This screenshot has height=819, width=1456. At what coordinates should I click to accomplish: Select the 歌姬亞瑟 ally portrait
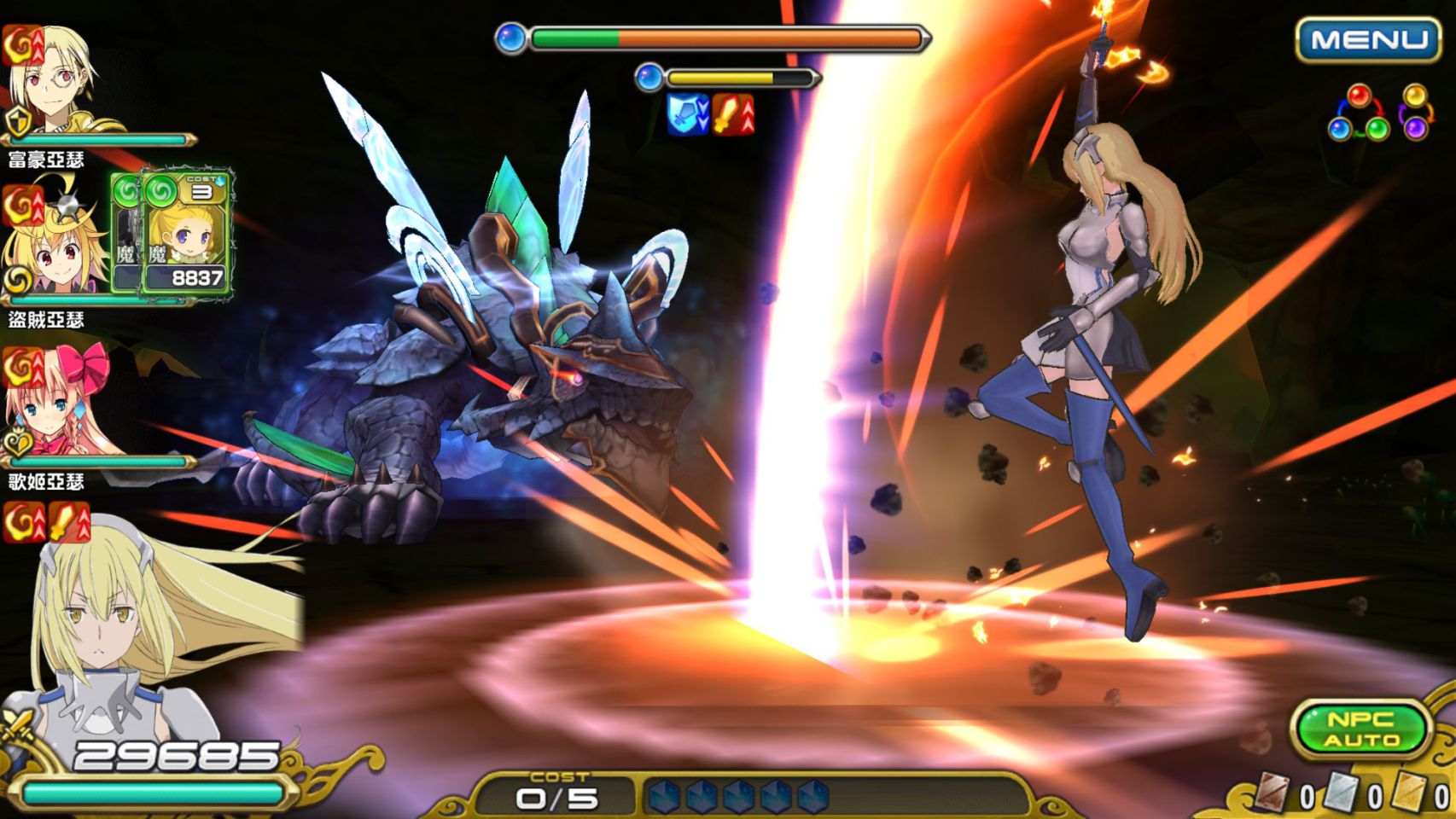(56, 405)
